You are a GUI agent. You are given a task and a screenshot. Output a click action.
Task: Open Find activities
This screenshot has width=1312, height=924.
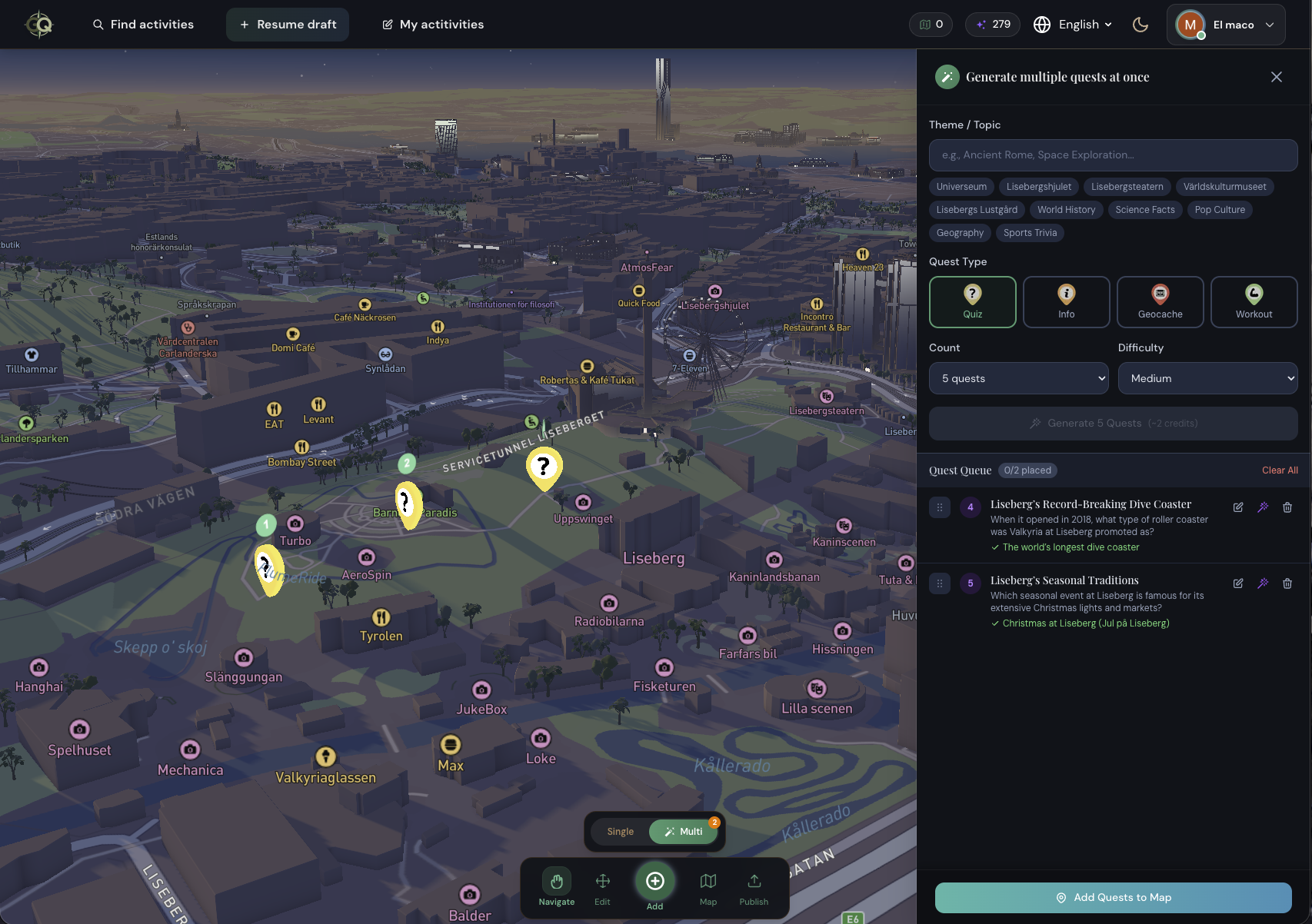coord(143,24)
